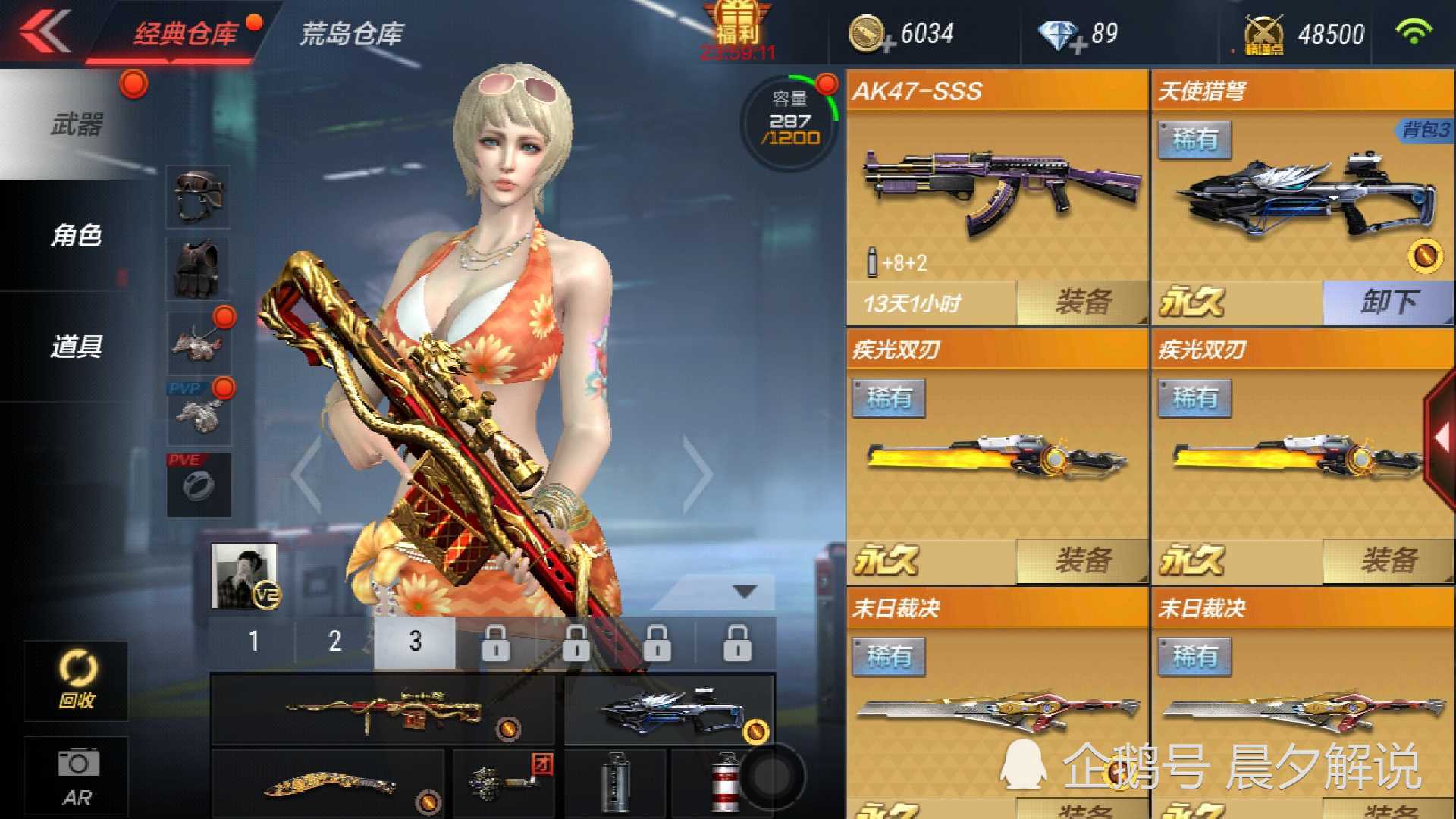
Task: Unequip 天使猎弩 with the 卸下 button
Action: tap(1389, 302)
